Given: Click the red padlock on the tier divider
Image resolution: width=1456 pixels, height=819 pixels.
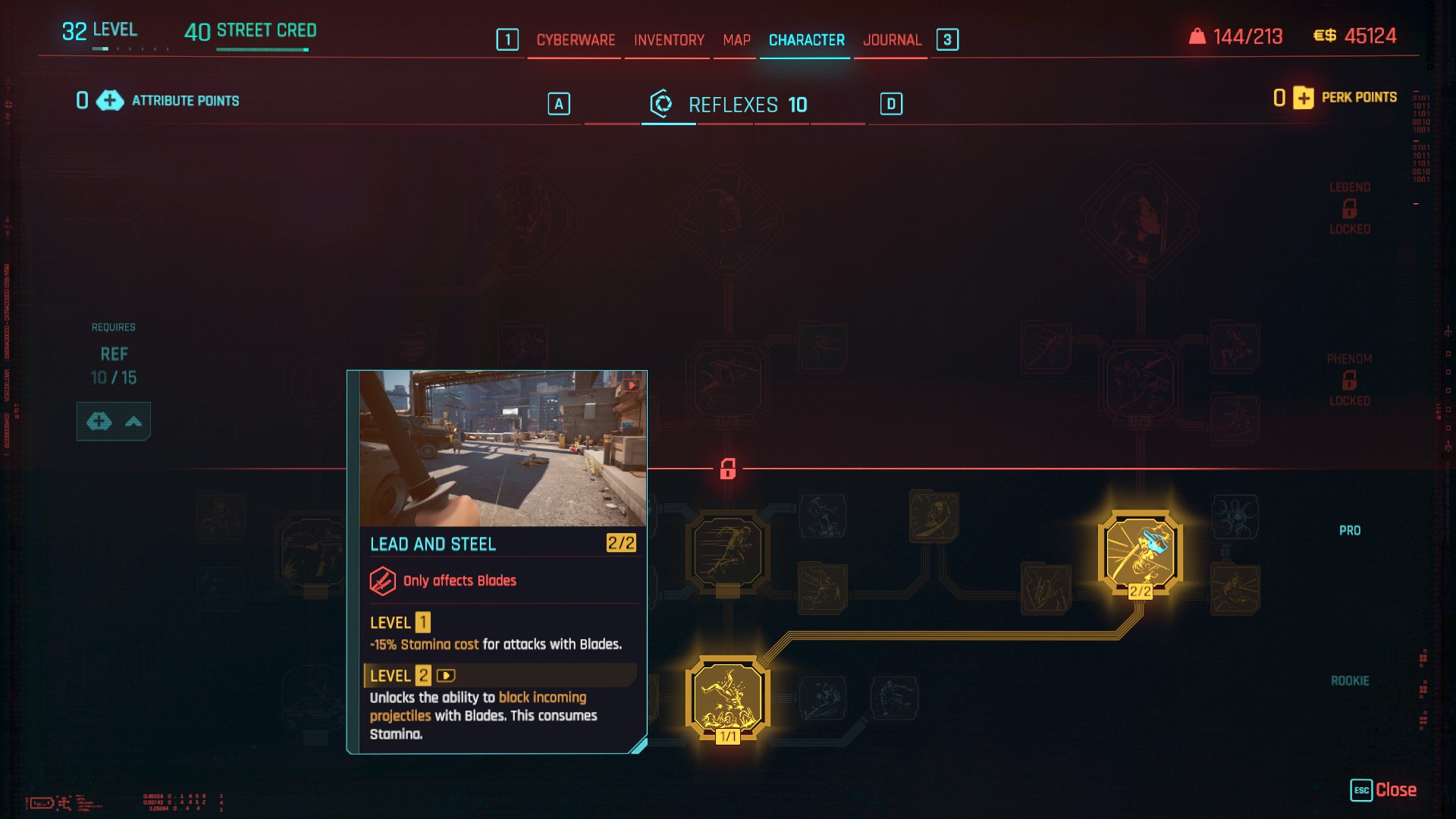Looking at the screenshot, I should pos(728,469).
